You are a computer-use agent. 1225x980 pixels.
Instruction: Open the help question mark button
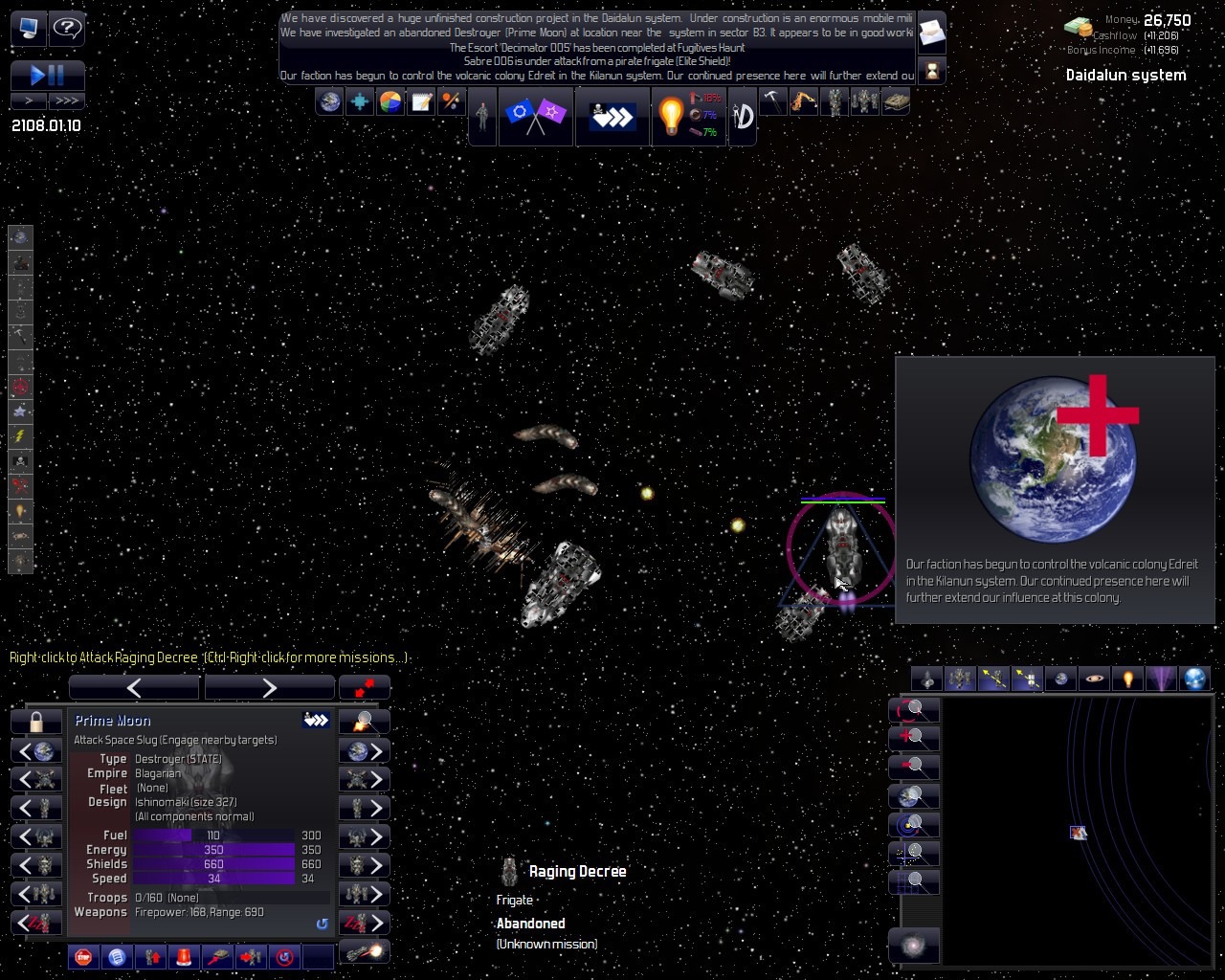point(67,28)
